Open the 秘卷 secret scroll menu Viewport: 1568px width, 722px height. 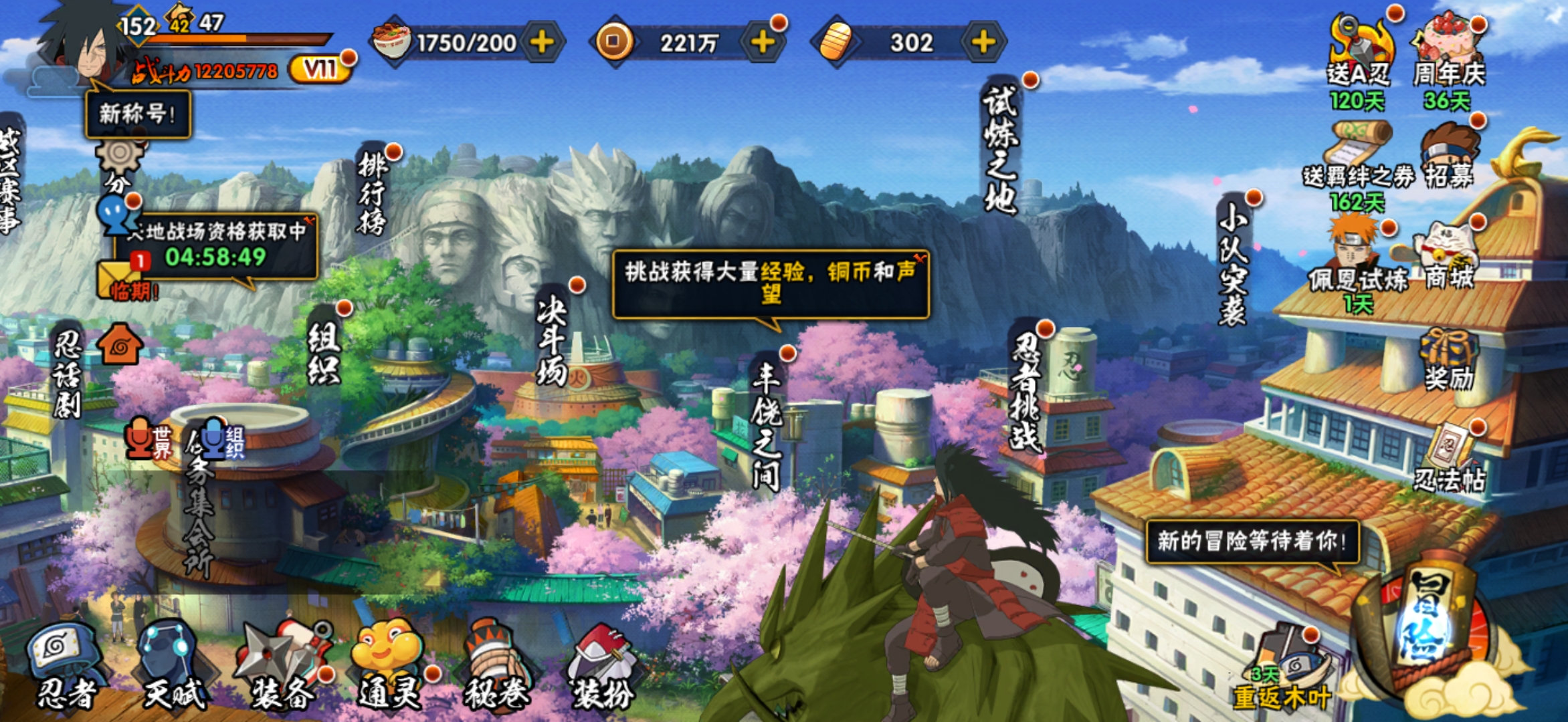pos(497,665)
